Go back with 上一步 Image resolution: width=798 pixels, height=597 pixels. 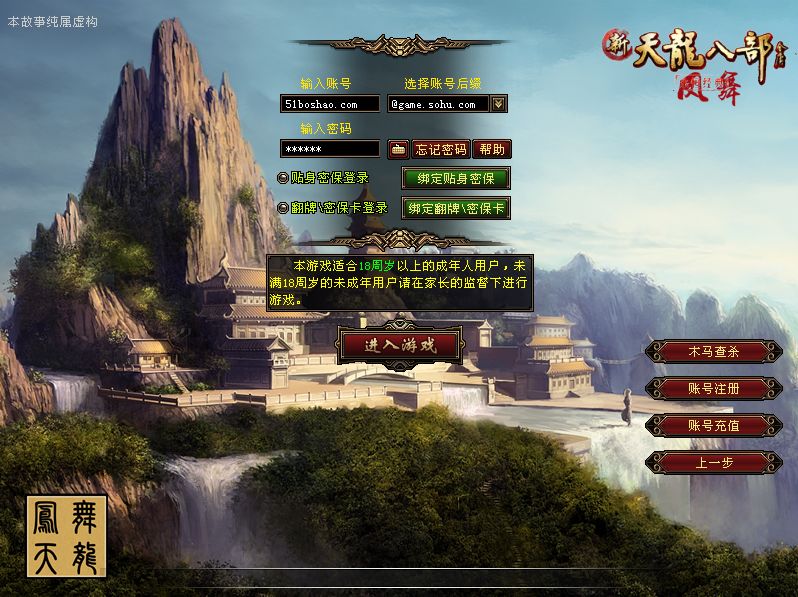pyautogui.click(x=714, y=463)
